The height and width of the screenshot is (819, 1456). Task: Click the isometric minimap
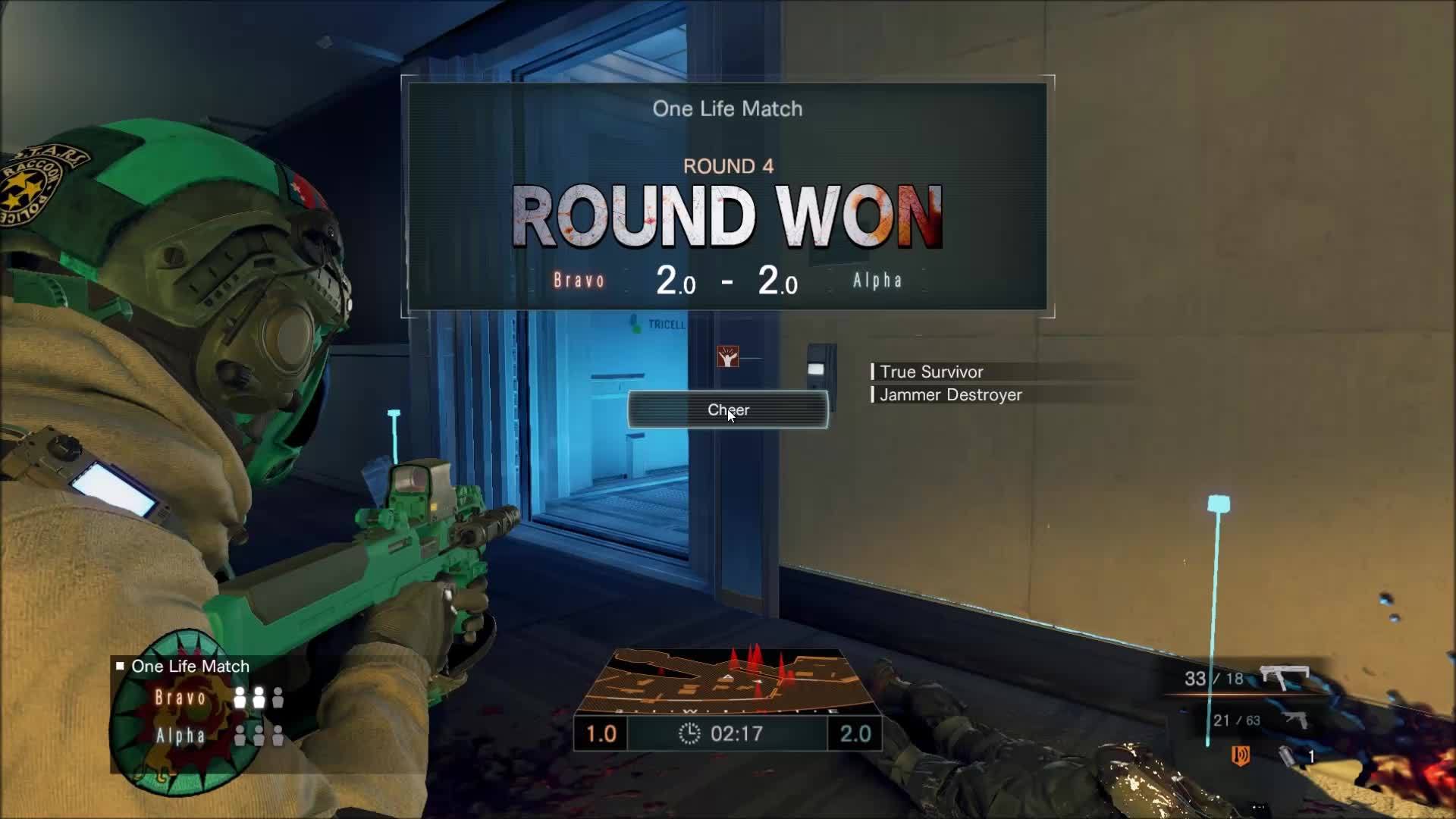click(x=728, y=680)
